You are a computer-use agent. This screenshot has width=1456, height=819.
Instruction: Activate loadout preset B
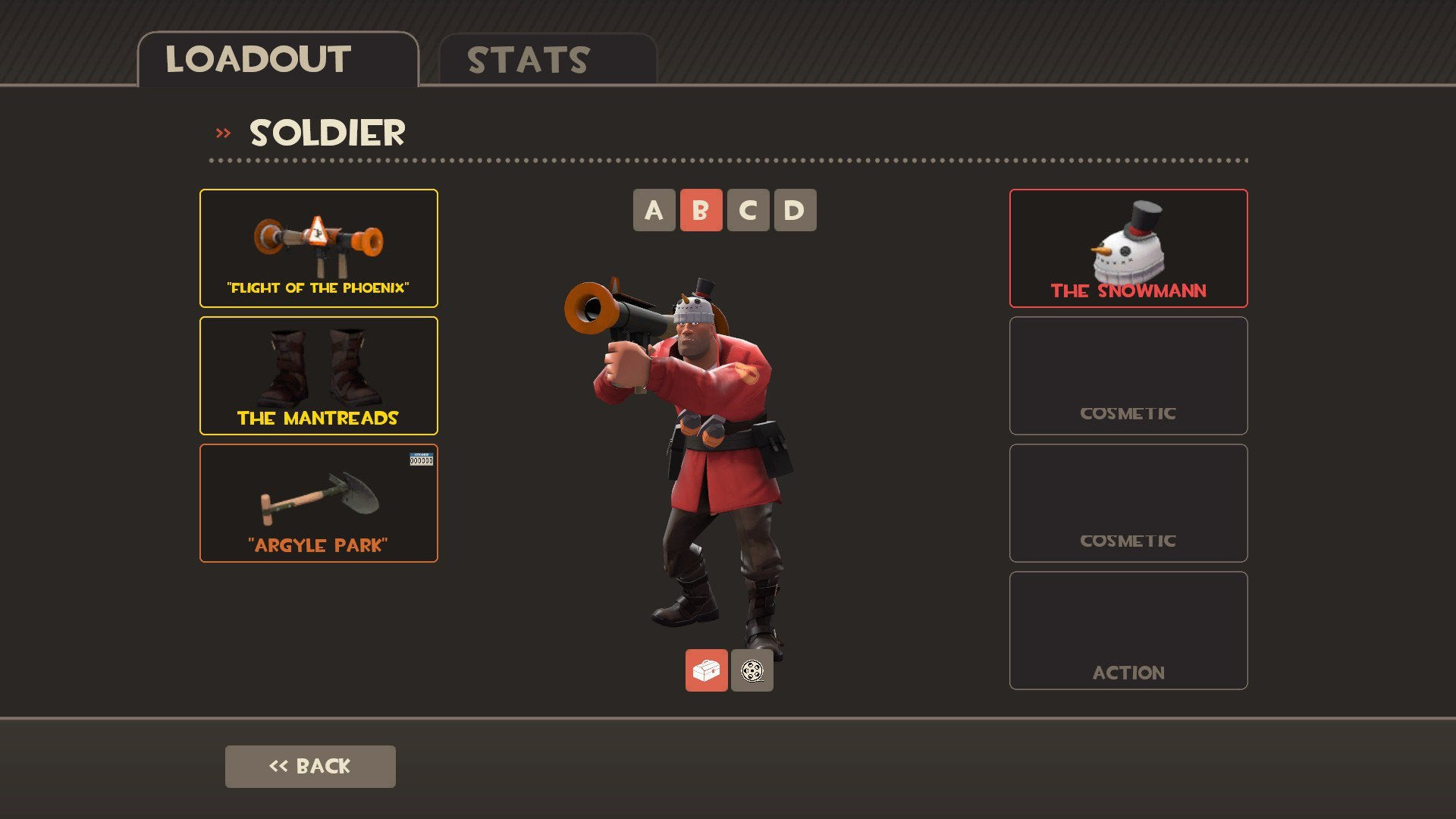point(701,210)
